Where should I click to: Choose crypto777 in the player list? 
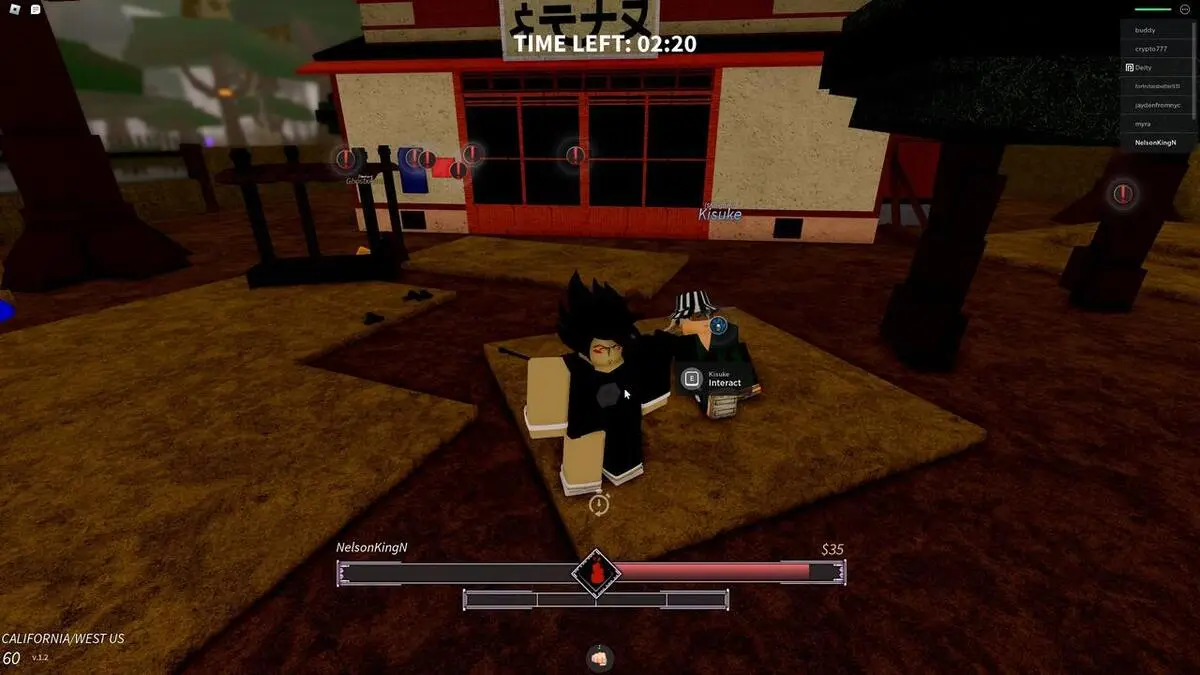(x=1150, y=49)
